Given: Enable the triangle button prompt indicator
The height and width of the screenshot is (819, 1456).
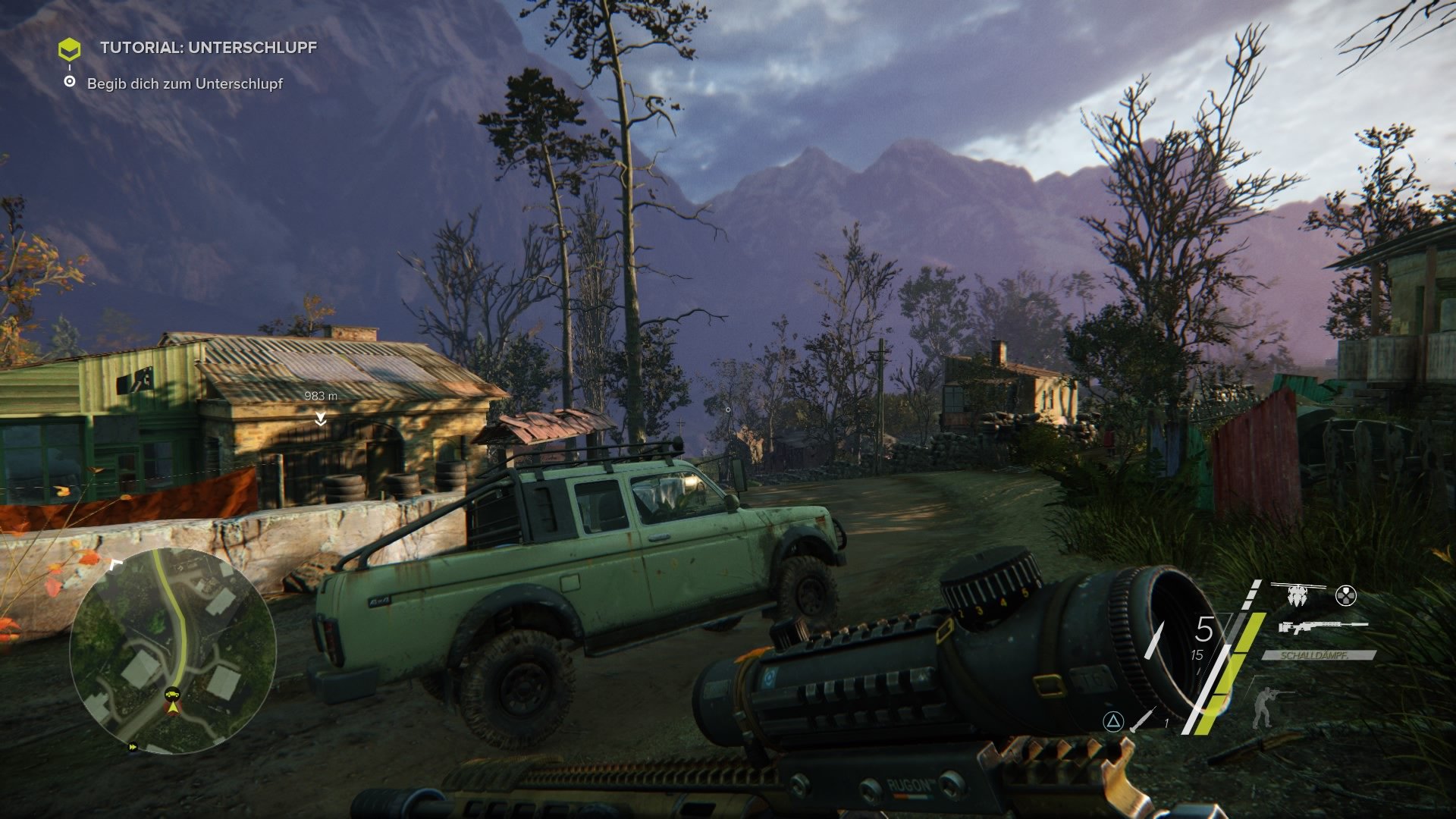Looking at the screenshot, I should tap(1113, 723).
